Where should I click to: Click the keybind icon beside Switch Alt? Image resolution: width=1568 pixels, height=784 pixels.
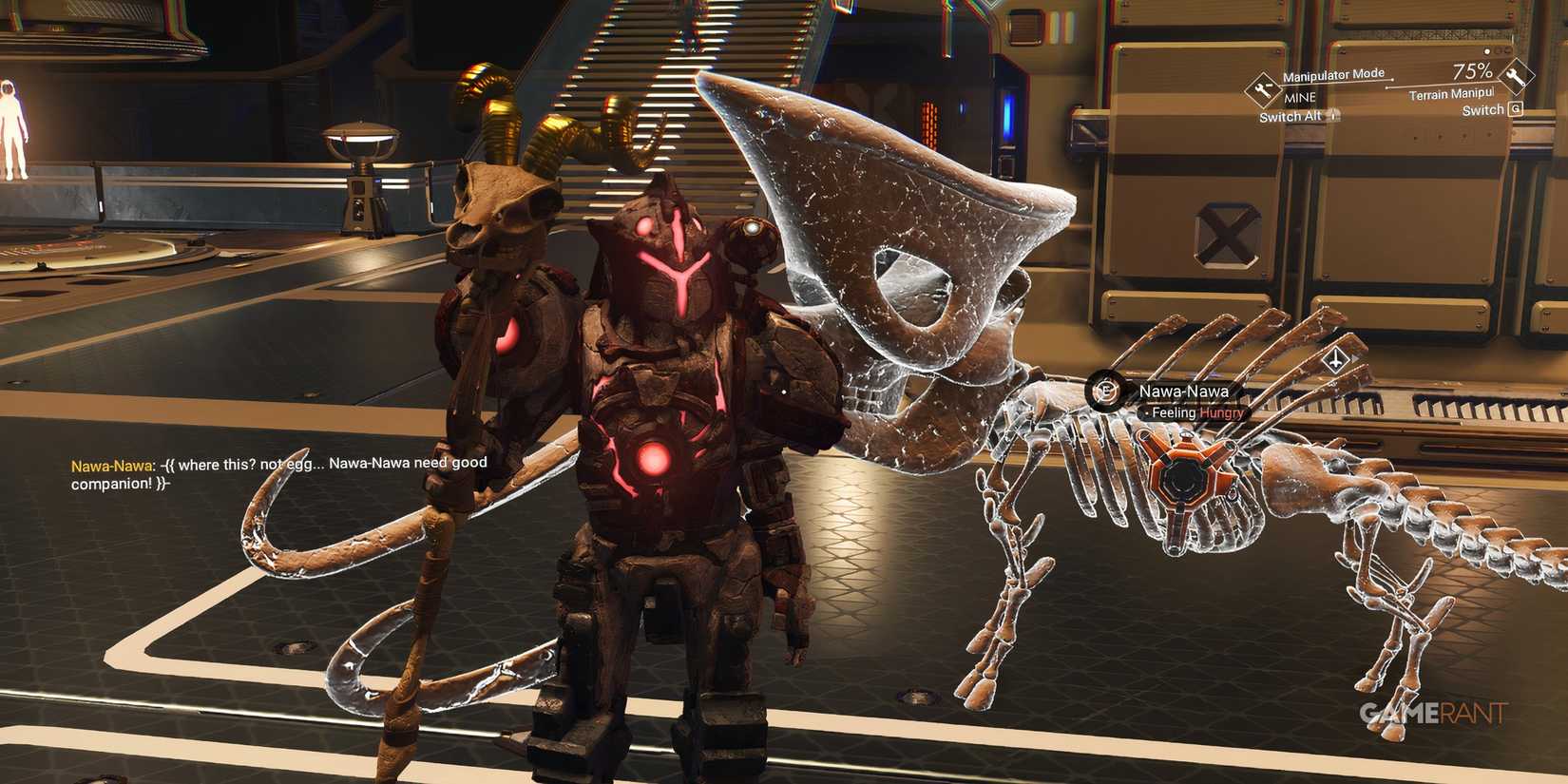pos(1332,116)
